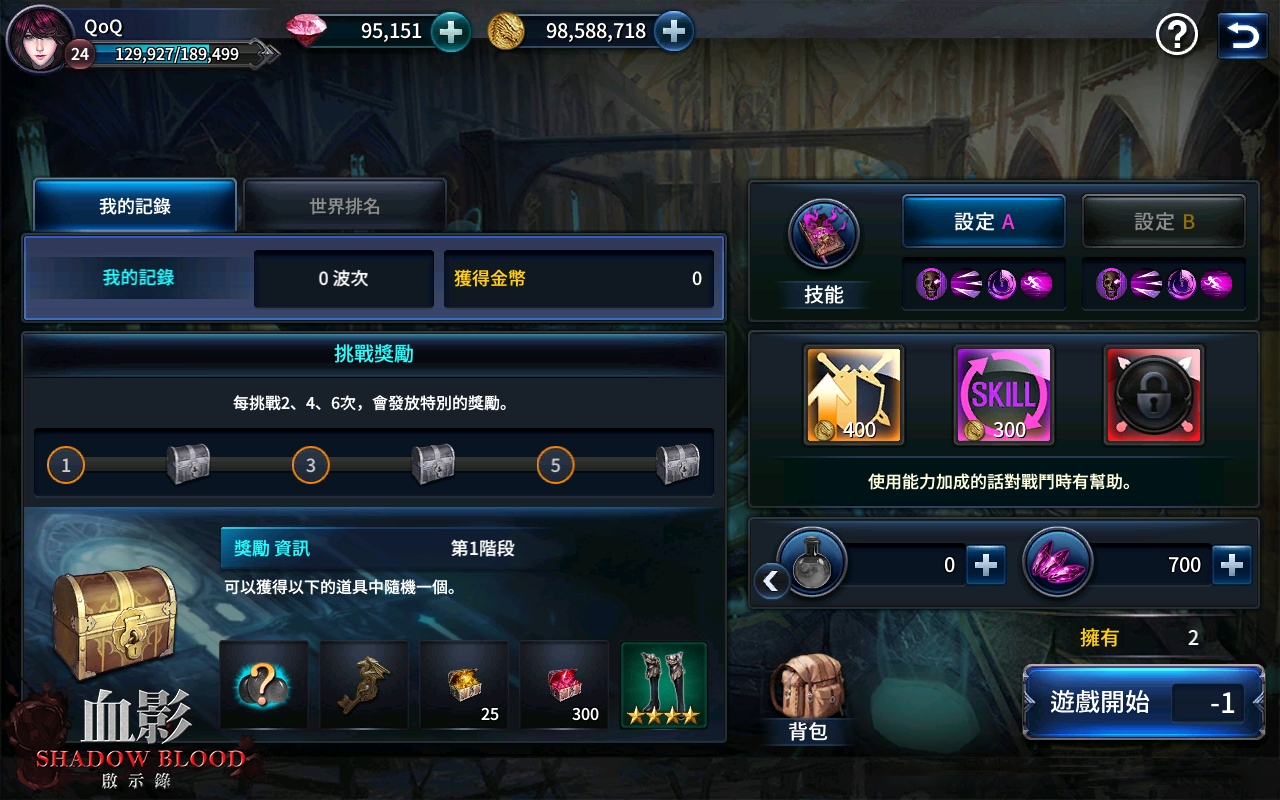Switch to skill preset 設定 A

(x=983, y=221)
